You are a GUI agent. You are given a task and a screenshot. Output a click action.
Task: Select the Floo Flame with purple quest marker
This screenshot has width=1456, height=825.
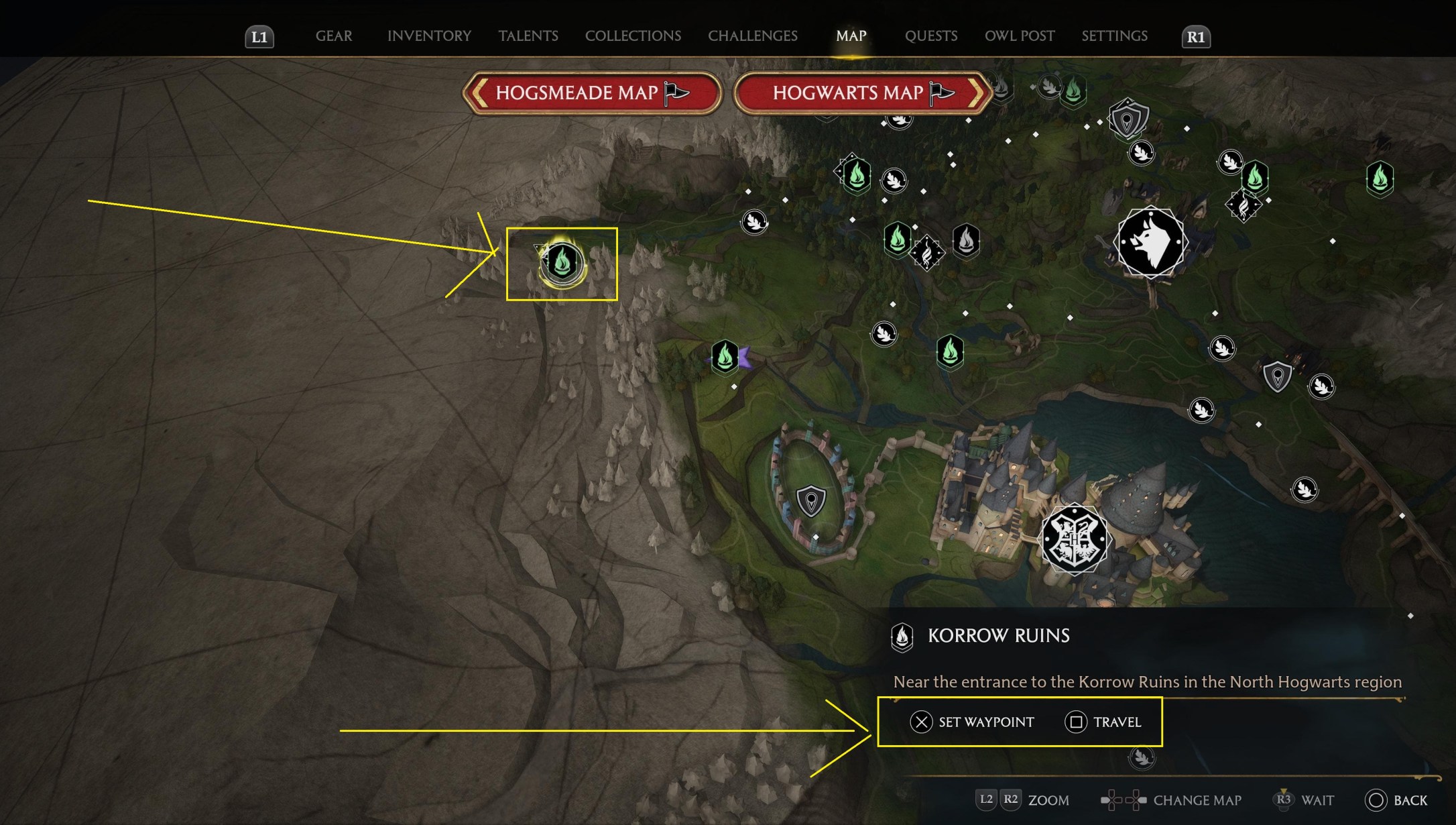(x=725, y=356)
